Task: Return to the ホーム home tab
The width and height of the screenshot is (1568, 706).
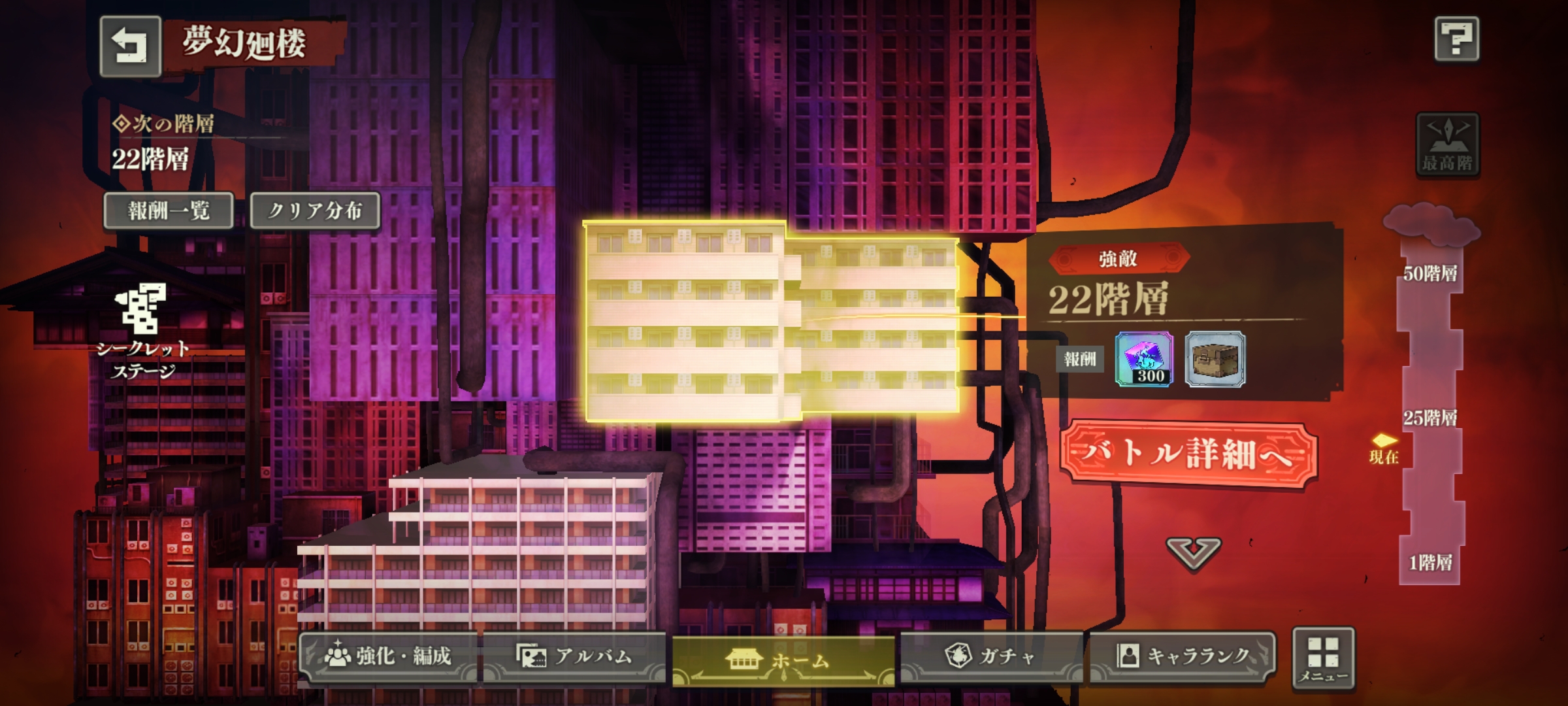Action: (x=783, y=660)
